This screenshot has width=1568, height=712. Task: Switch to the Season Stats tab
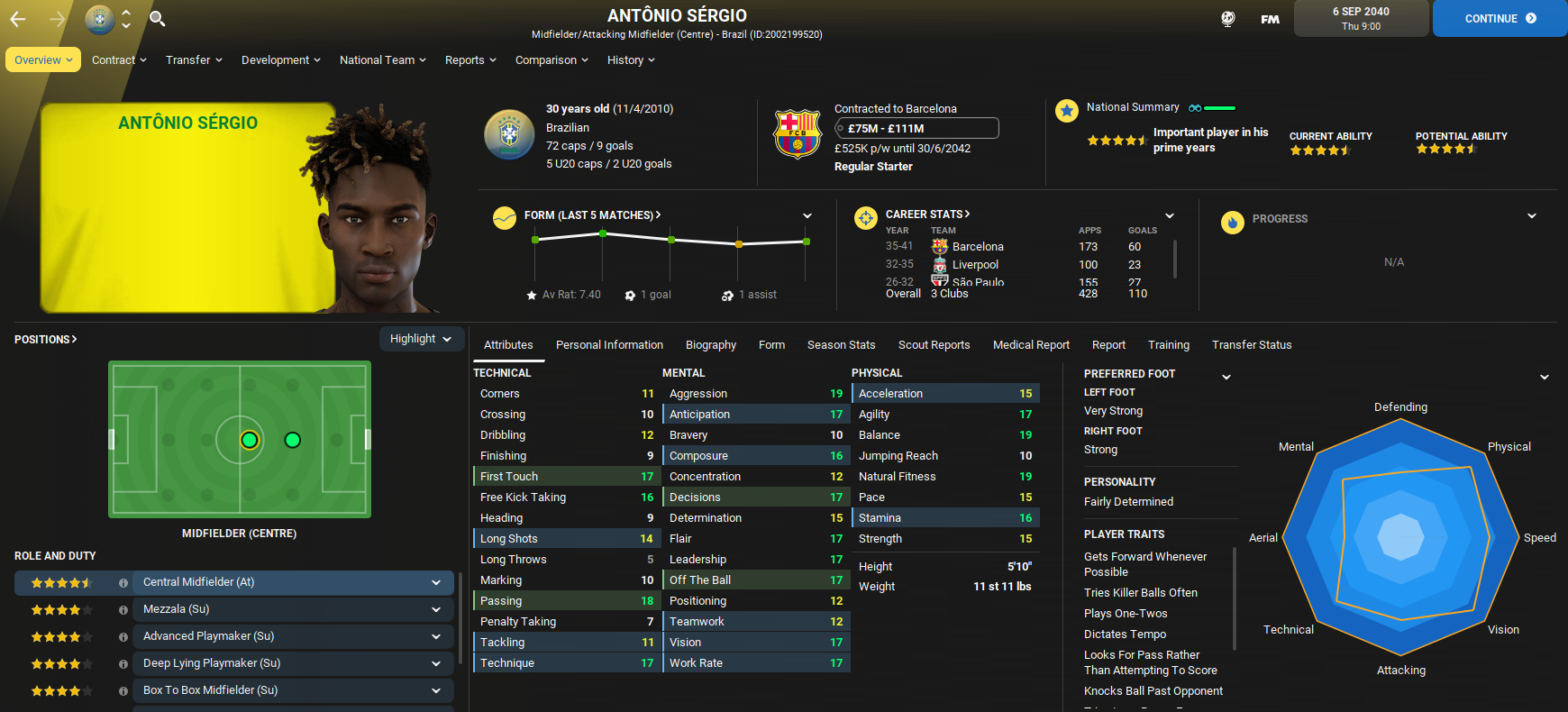coord(841,344)
